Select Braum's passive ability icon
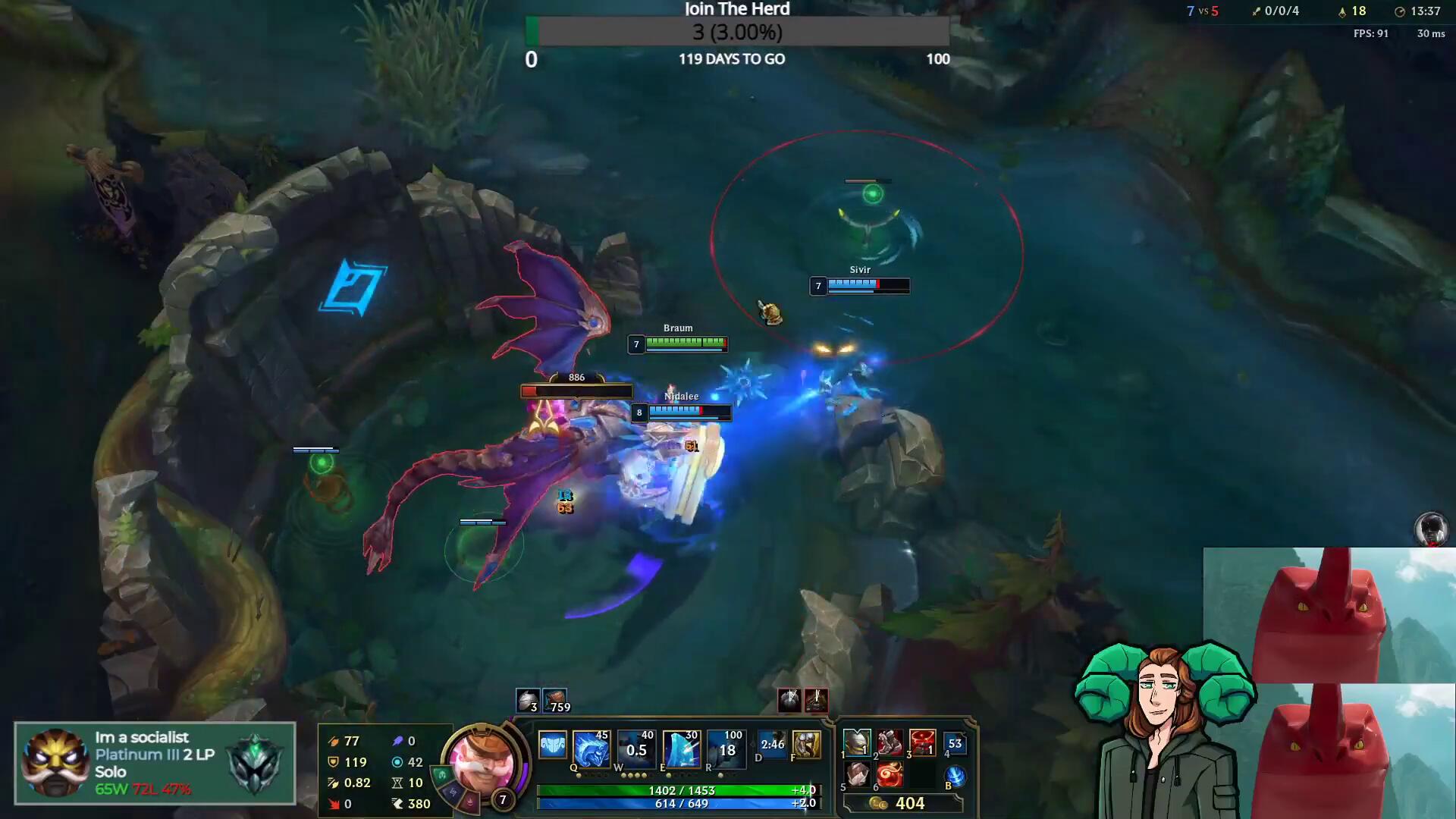Viewport: 1456px width, 819px height. (x=552, y=745)
